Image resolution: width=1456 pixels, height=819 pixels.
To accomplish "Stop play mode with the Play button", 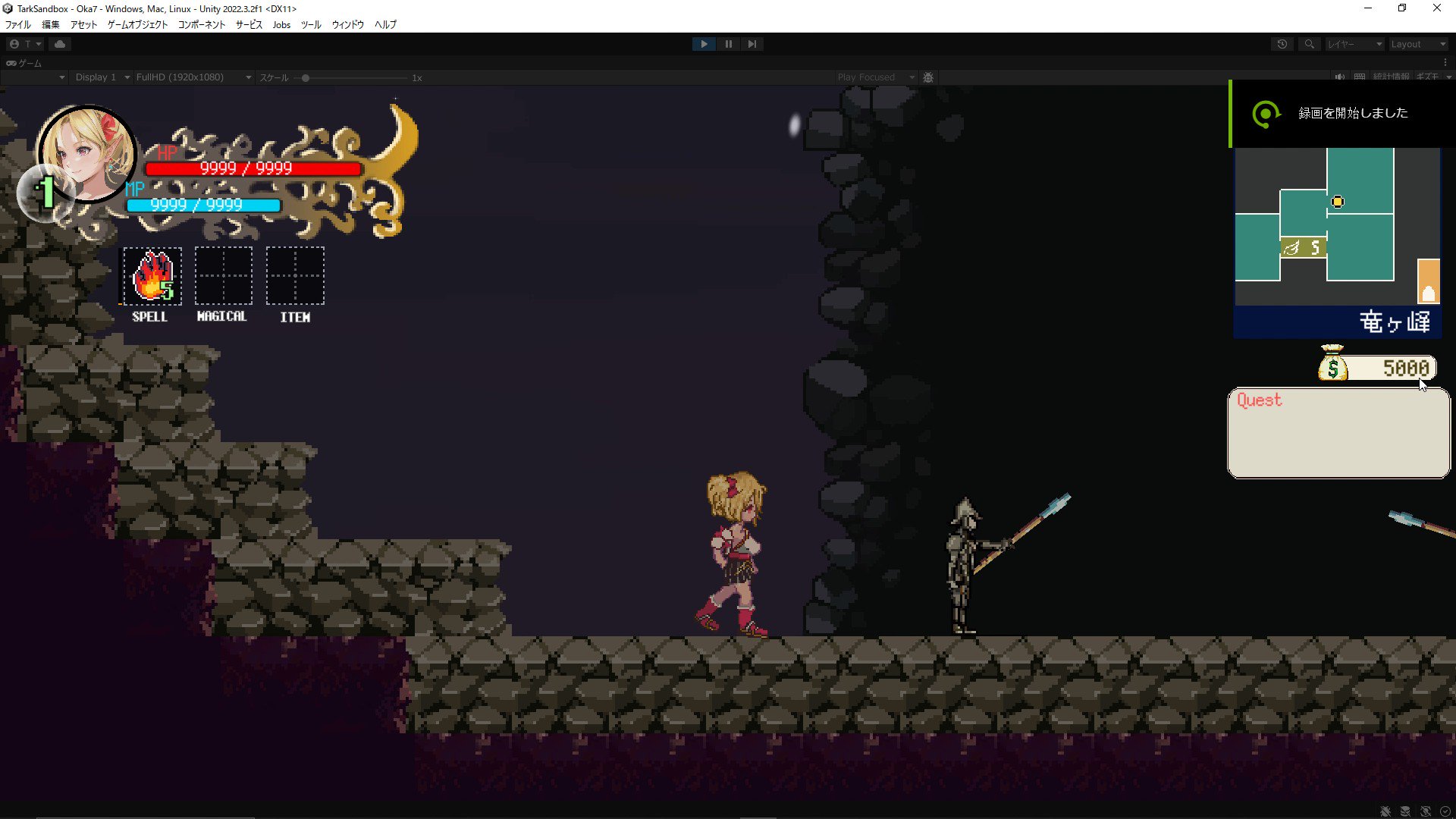I will [x=703, y=43].
